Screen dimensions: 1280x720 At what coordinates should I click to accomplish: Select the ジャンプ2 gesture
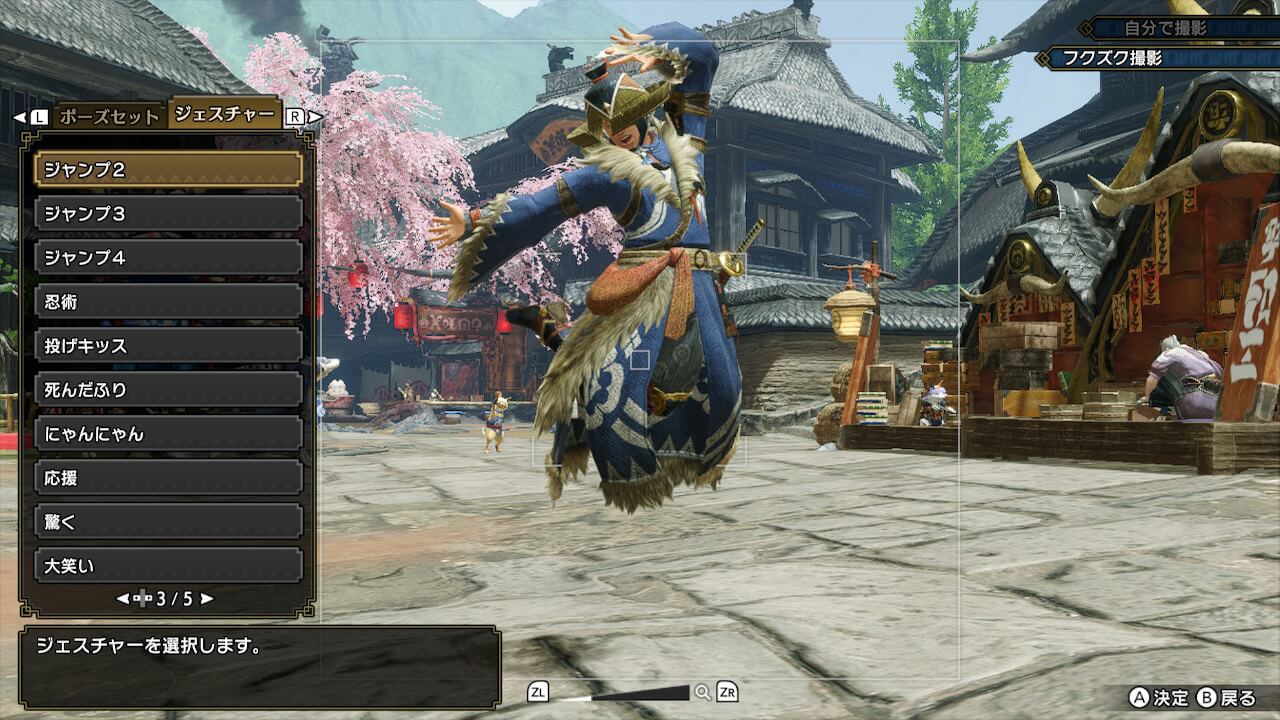[x=168, y=169]
